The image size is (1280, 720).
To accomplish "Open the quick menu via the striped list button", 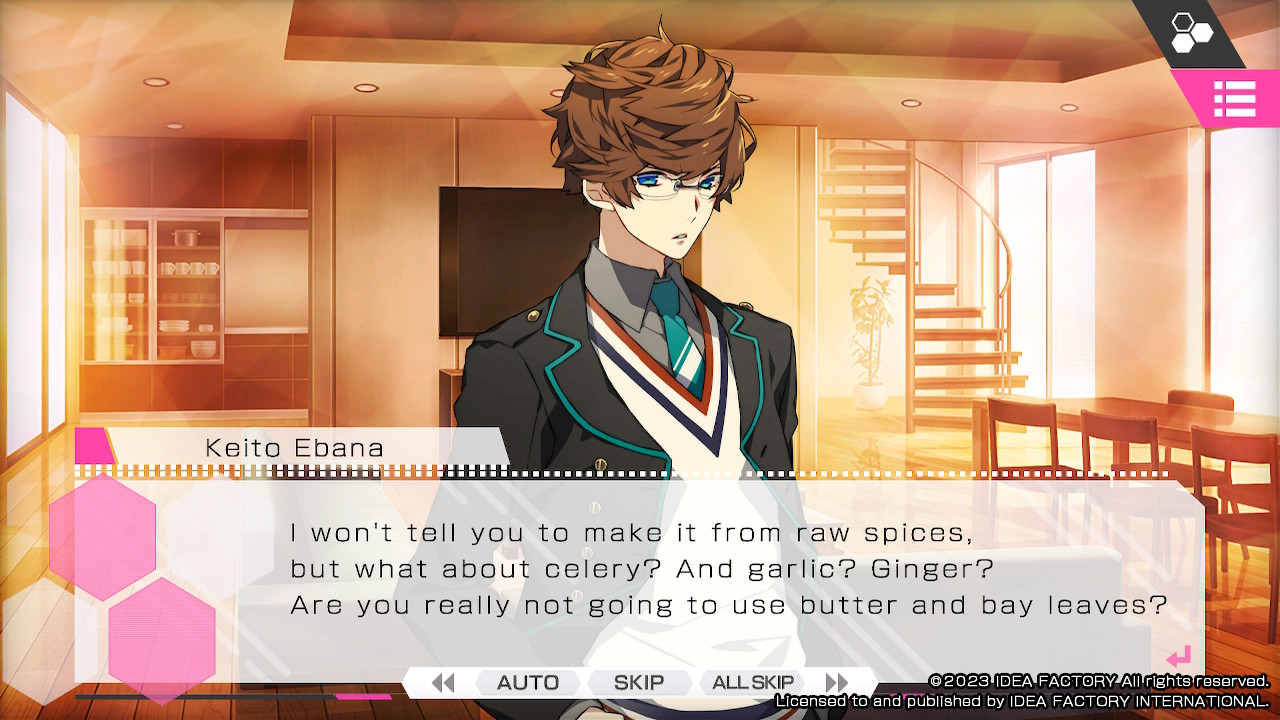I will 1236,99.
